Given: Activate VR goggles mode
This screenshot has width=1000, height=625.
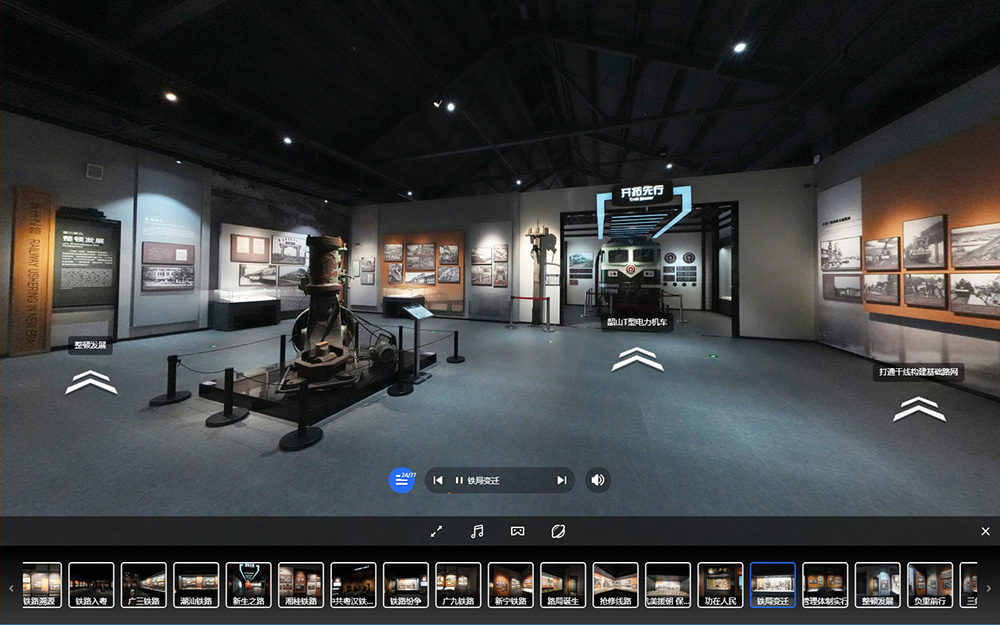Looking at the screenshot, I should point(517,531).
